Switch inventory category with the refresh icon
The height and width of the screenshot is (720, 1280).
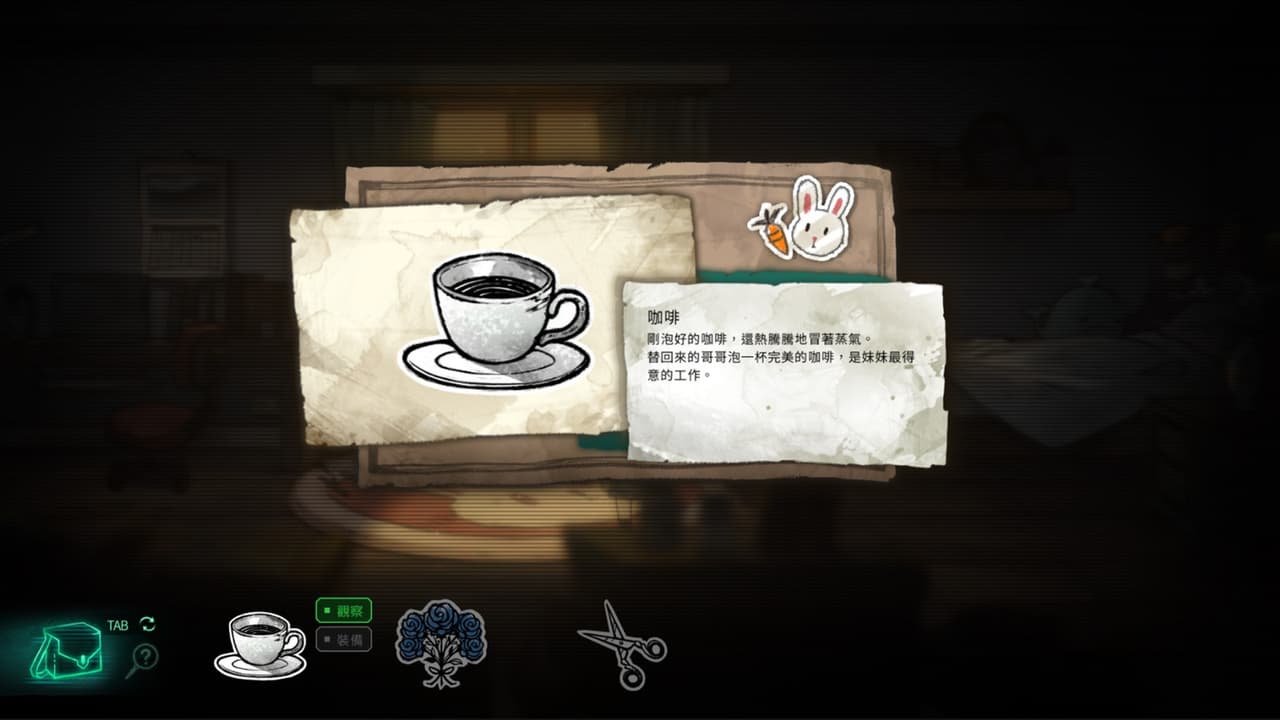click(x=146, y=622)
